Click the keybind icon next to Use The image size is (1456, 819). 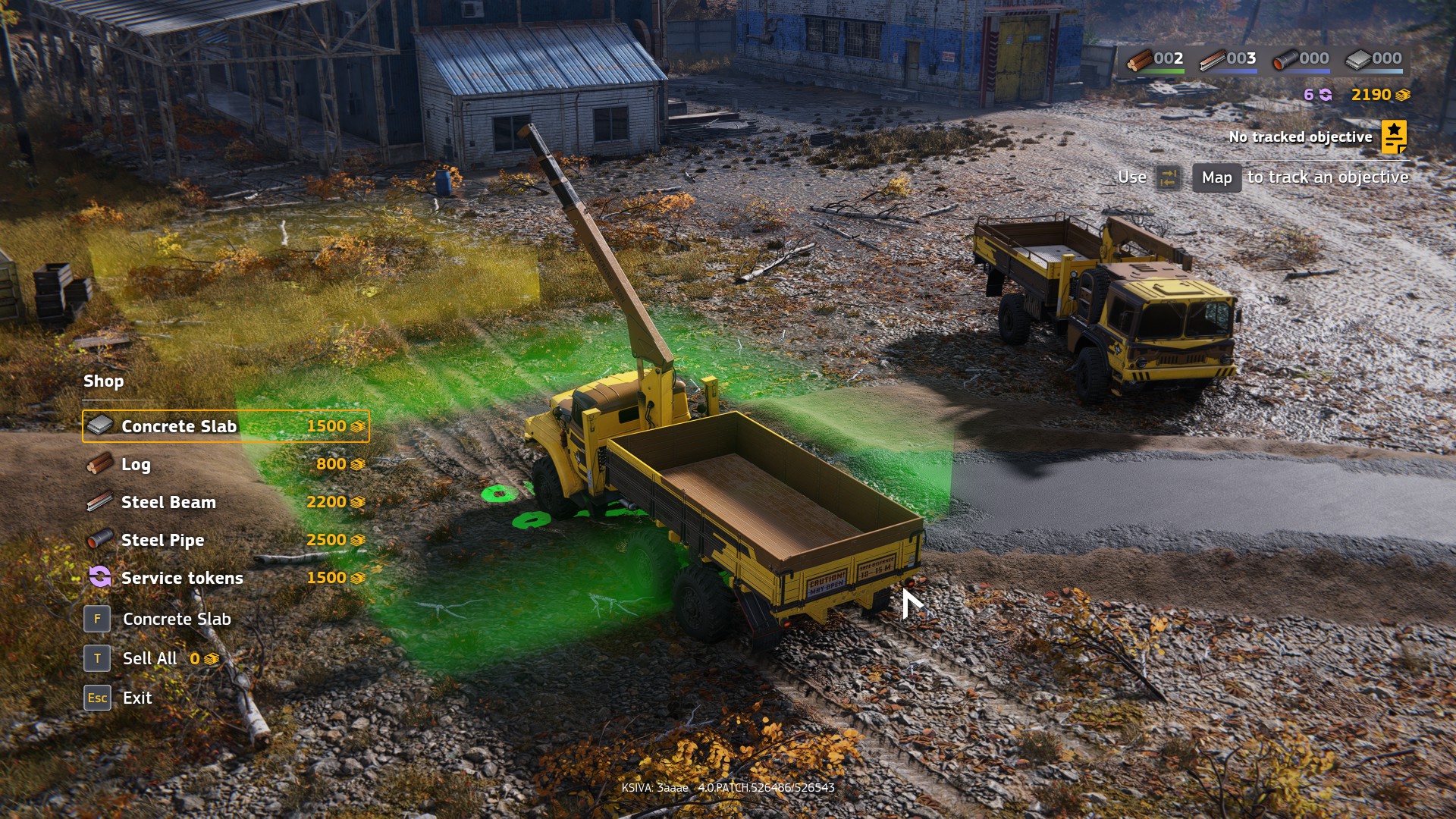tap(1168, 177)
